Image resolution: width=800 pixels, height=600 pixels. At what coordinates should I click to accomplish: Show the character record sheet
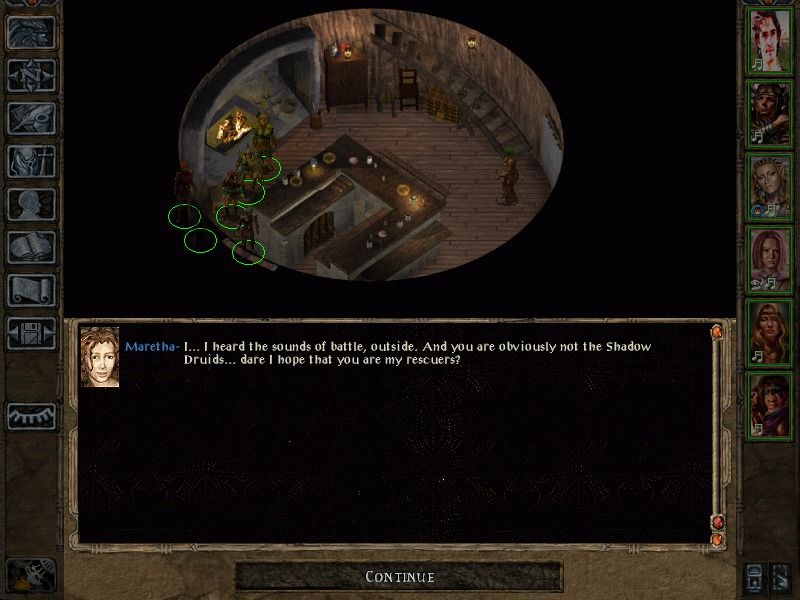click(31, 204)
